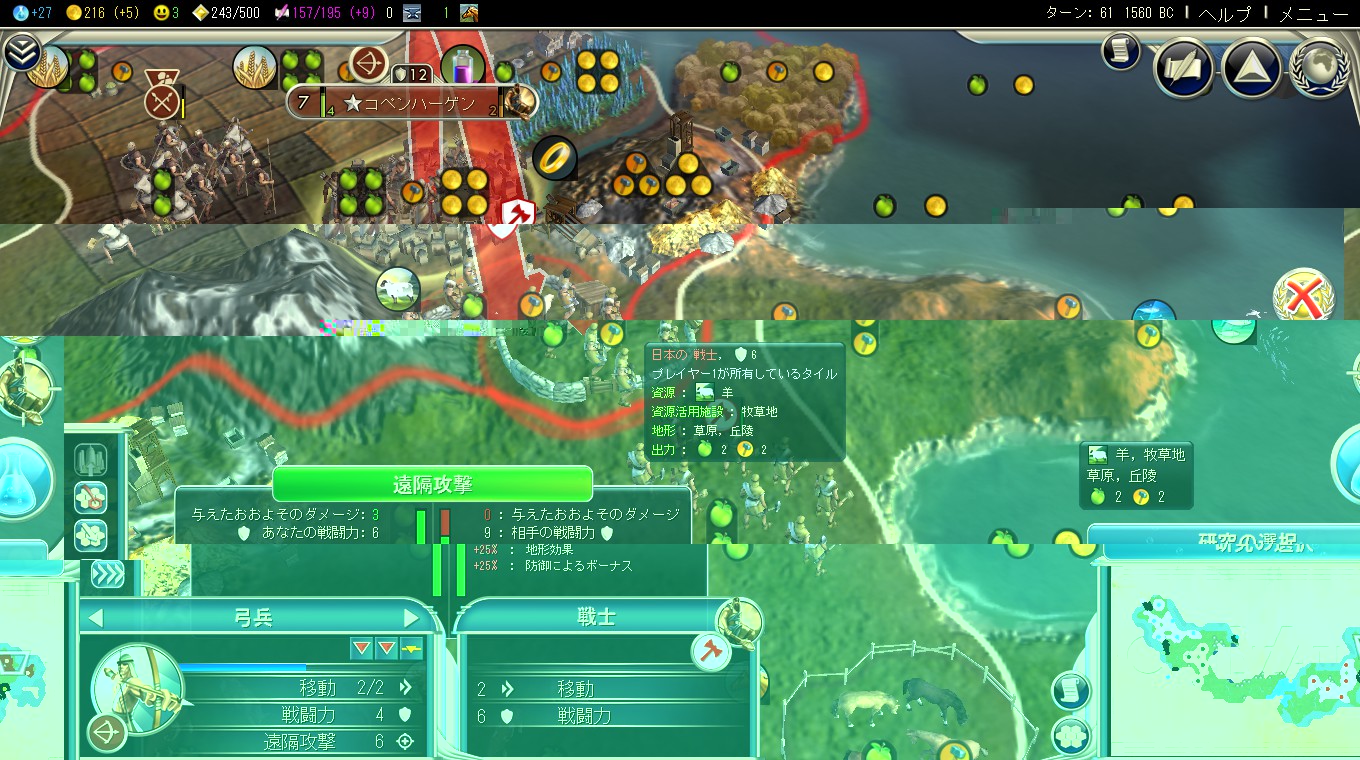Open the notification log scroll icon
Screen dimensions: 1360x760
pos(1121,52)
